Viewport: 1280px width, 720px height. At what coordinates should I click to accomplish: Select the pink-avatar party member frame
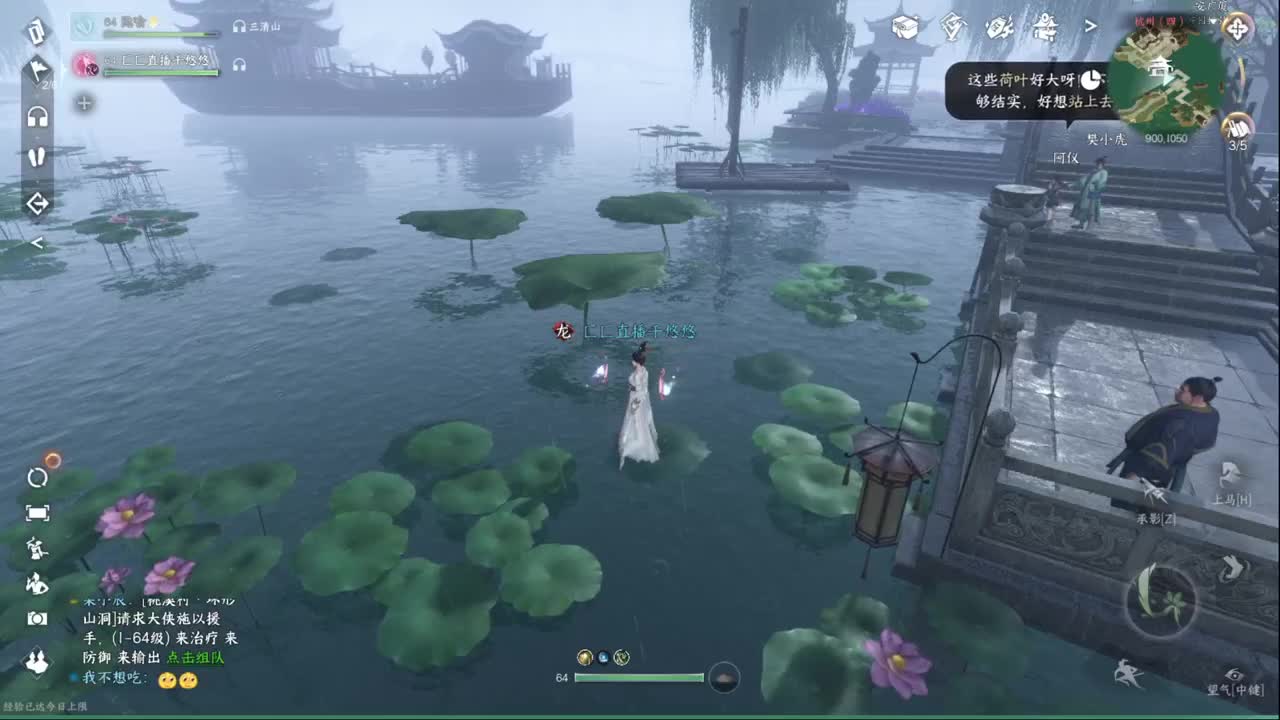(x=145, y=65)
